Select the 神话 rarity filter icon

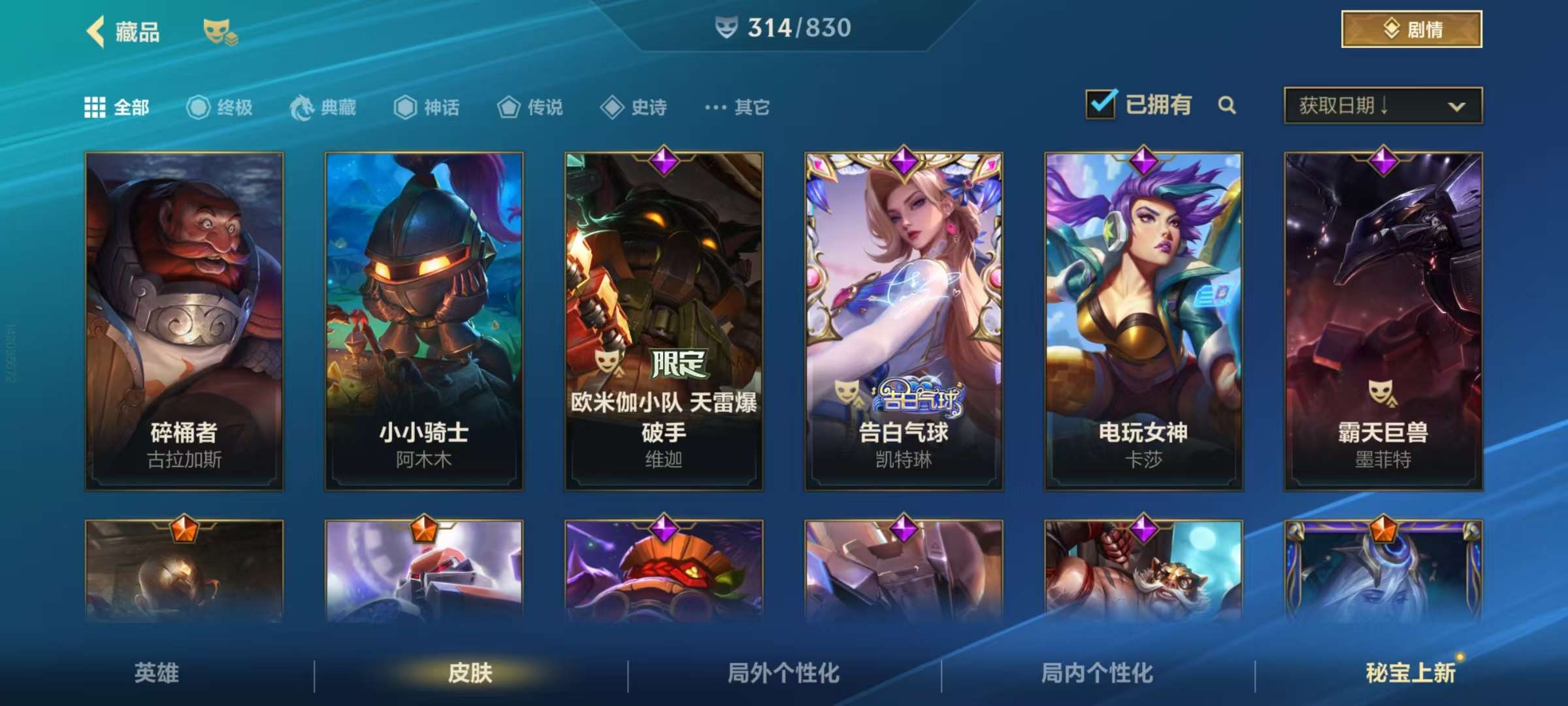pos(405,108)
